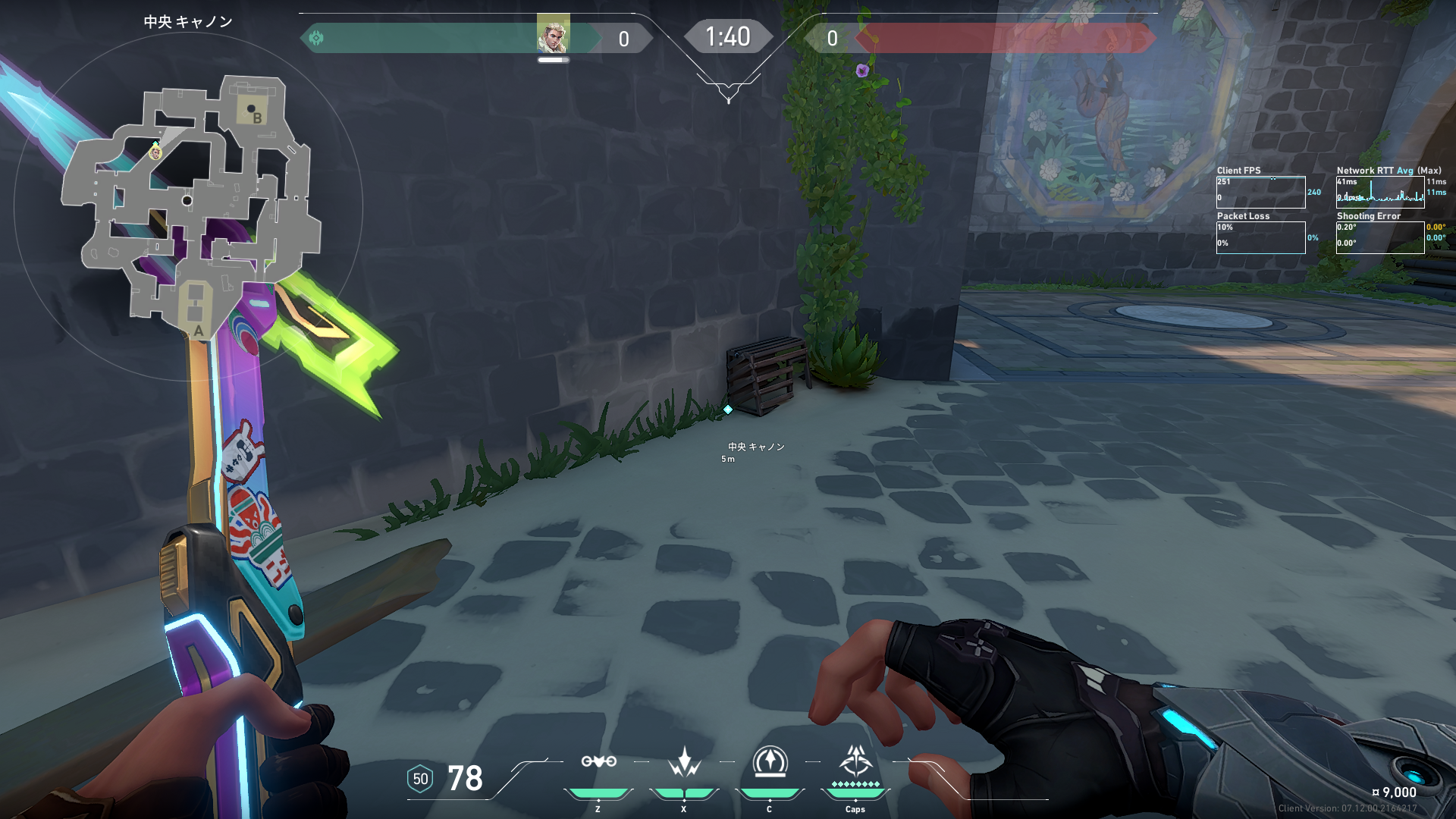
Task: Activate the Shock Bolt ability icon
Action: pyautogui.click(x=684, y=761)
